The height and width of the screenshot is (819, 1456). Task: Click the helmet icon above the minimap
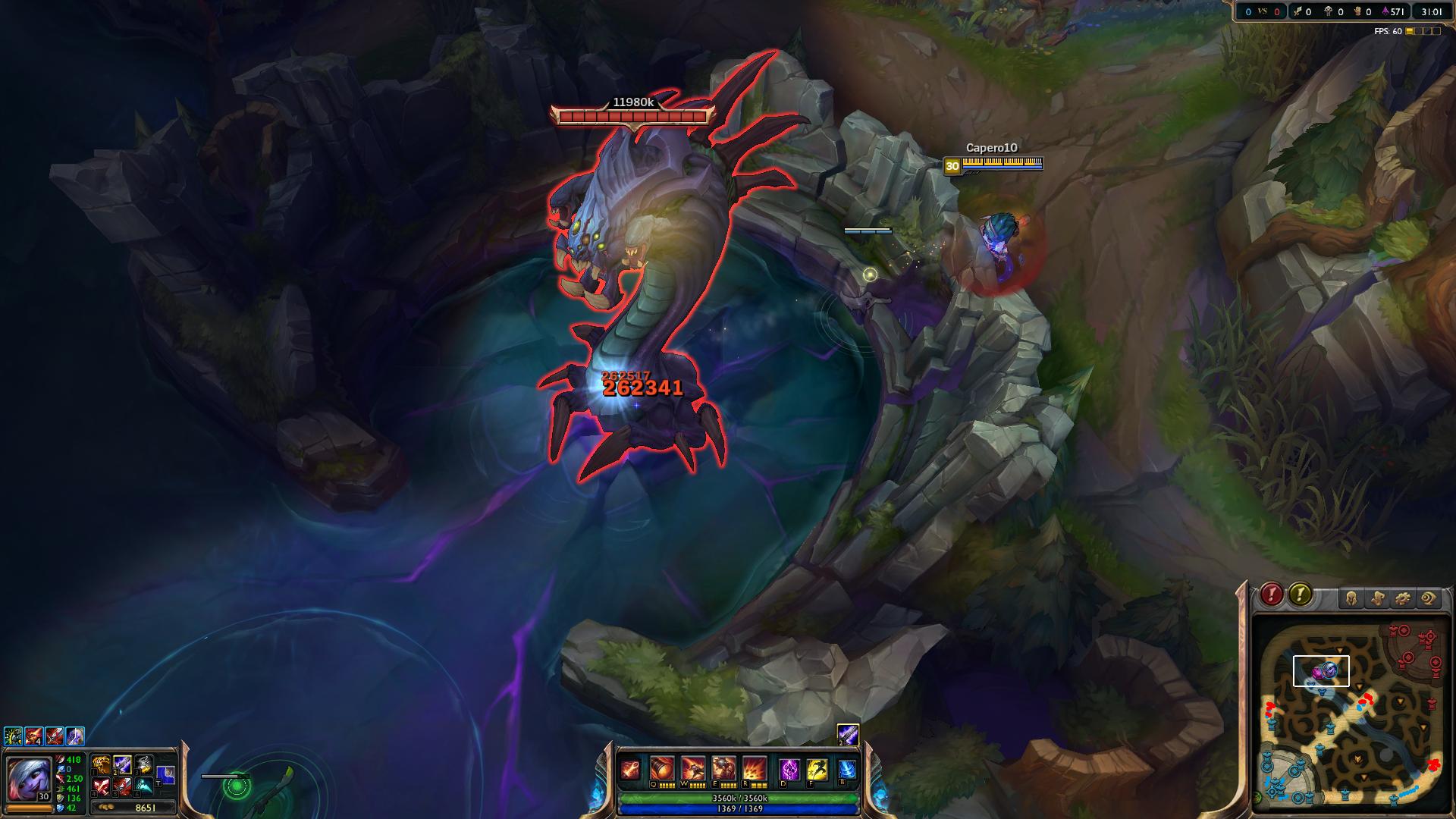coord(1351,598)
